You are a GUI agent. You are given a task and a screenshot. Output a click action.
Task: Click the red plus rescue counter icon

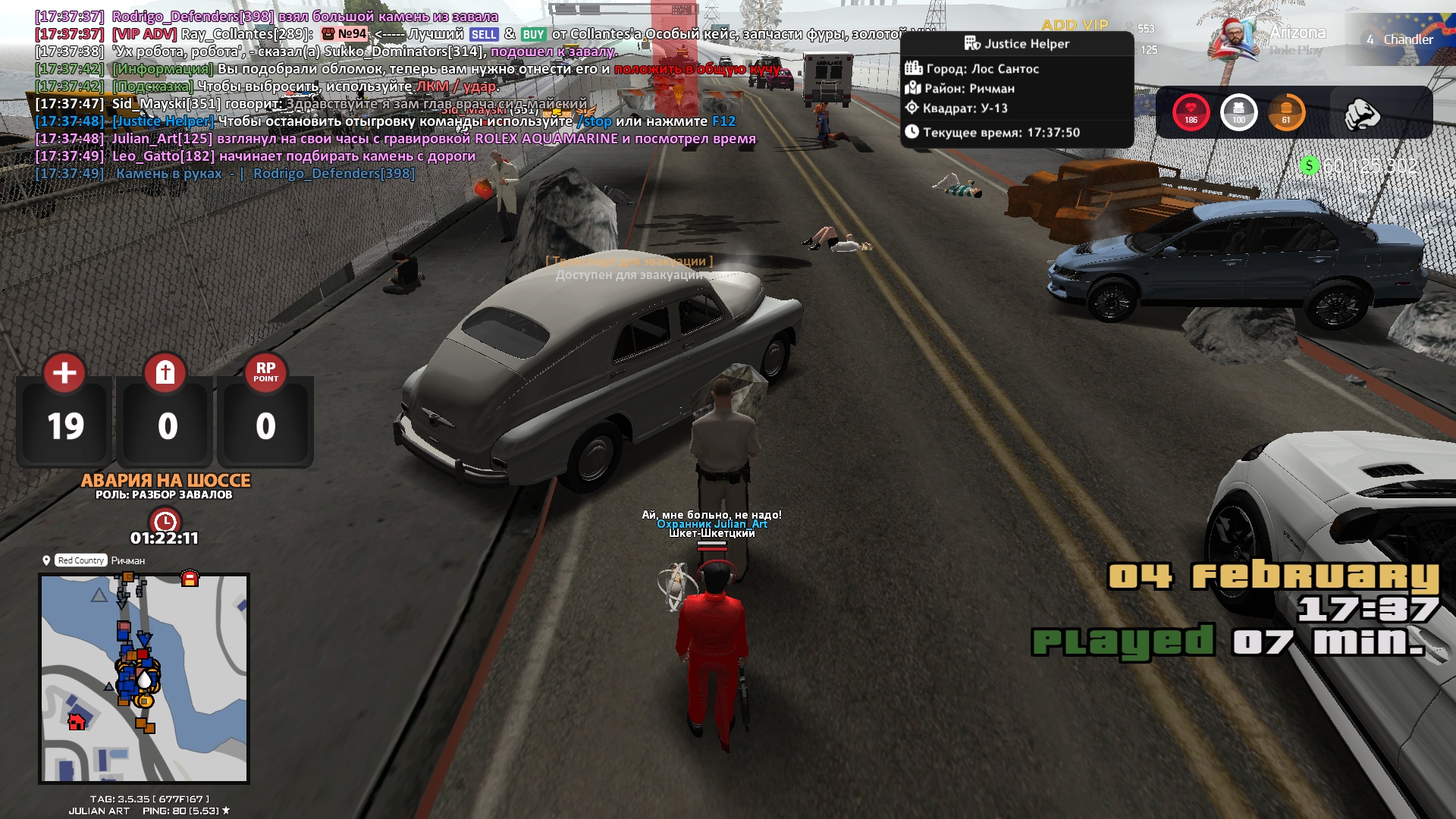[64, 372]
